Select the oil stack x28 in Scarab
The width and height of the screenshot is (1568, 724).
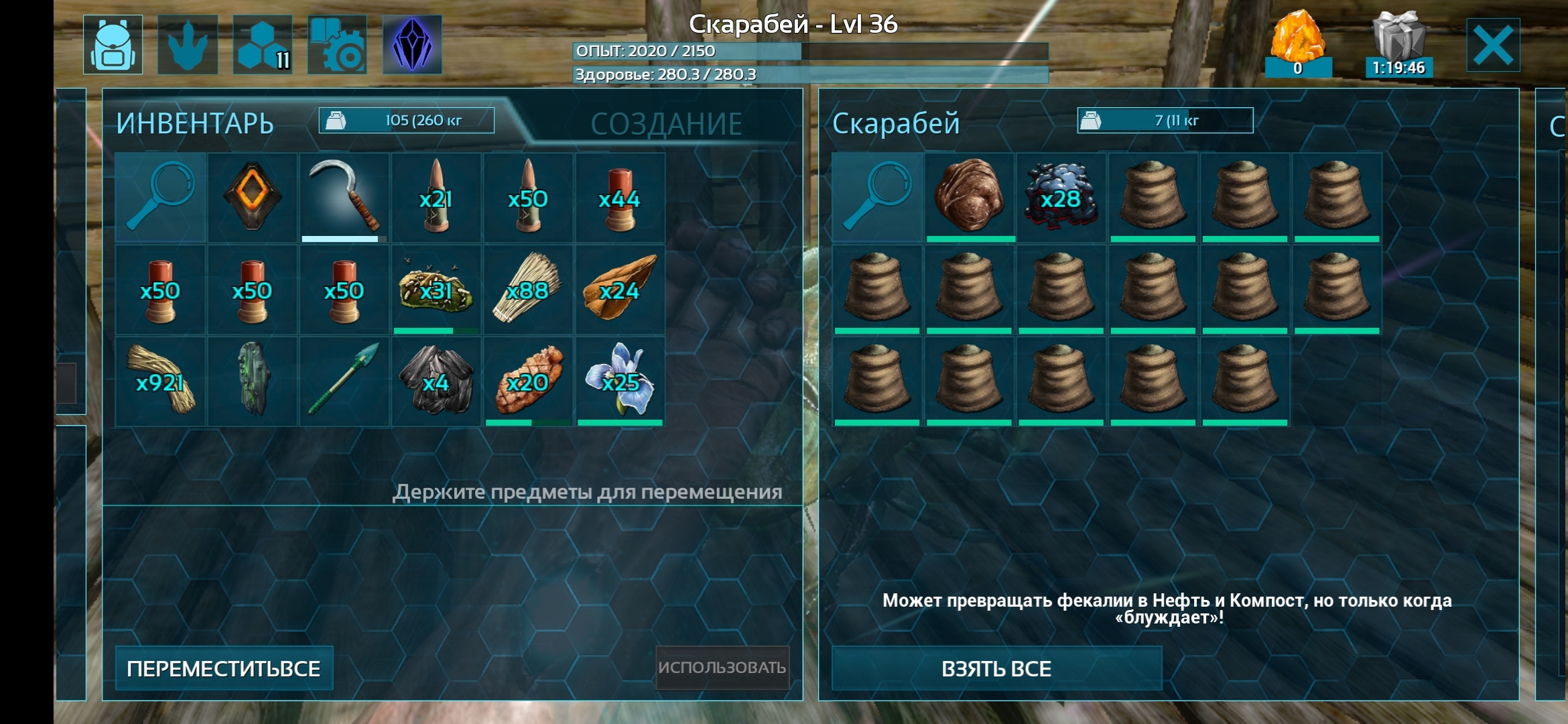tap(1060, 198)
